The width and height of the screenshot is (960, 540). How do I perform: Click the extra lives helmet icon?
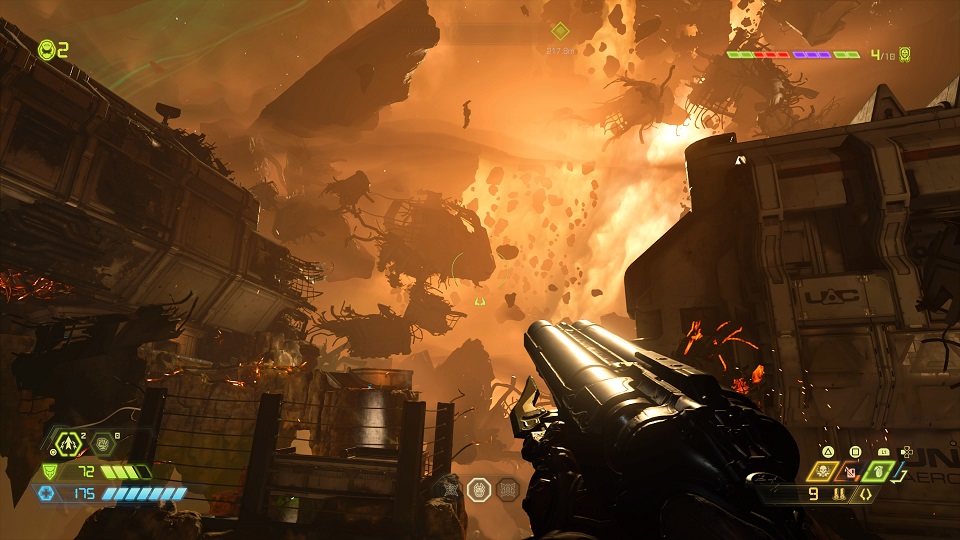point(46,49)
